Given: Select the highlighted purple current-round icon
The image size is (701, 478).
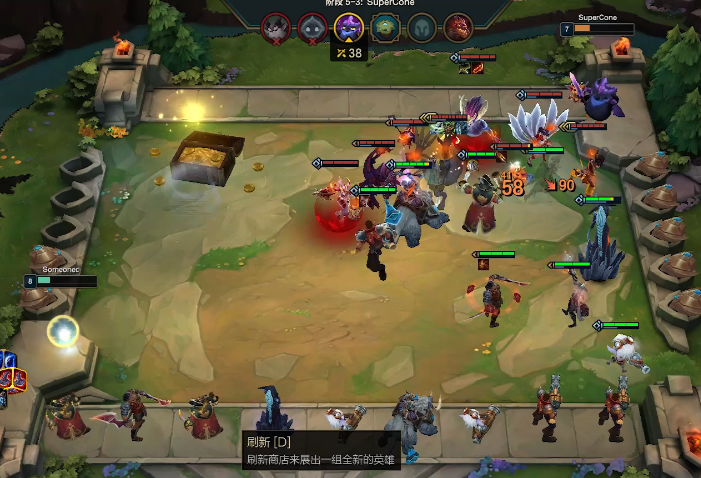Looking at the screenshot, I should coord(348,26).
